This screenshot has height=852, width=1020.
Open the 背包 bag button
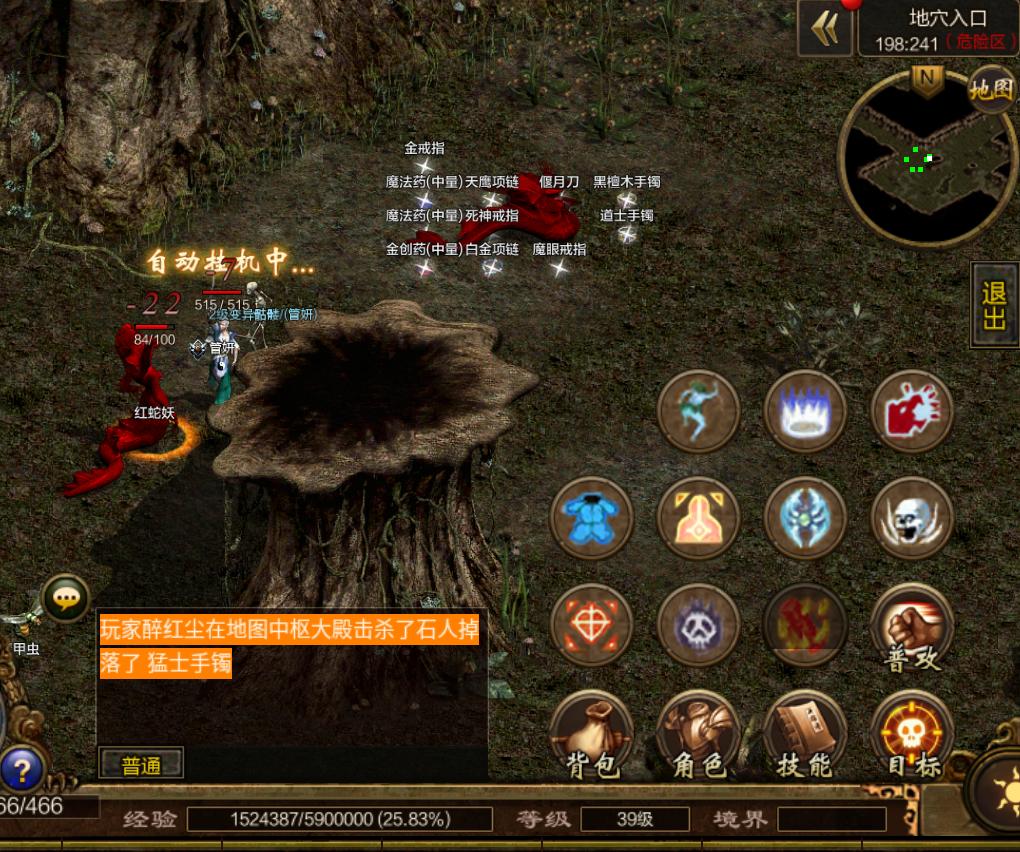pyautogui.click(x=592, y=735)
